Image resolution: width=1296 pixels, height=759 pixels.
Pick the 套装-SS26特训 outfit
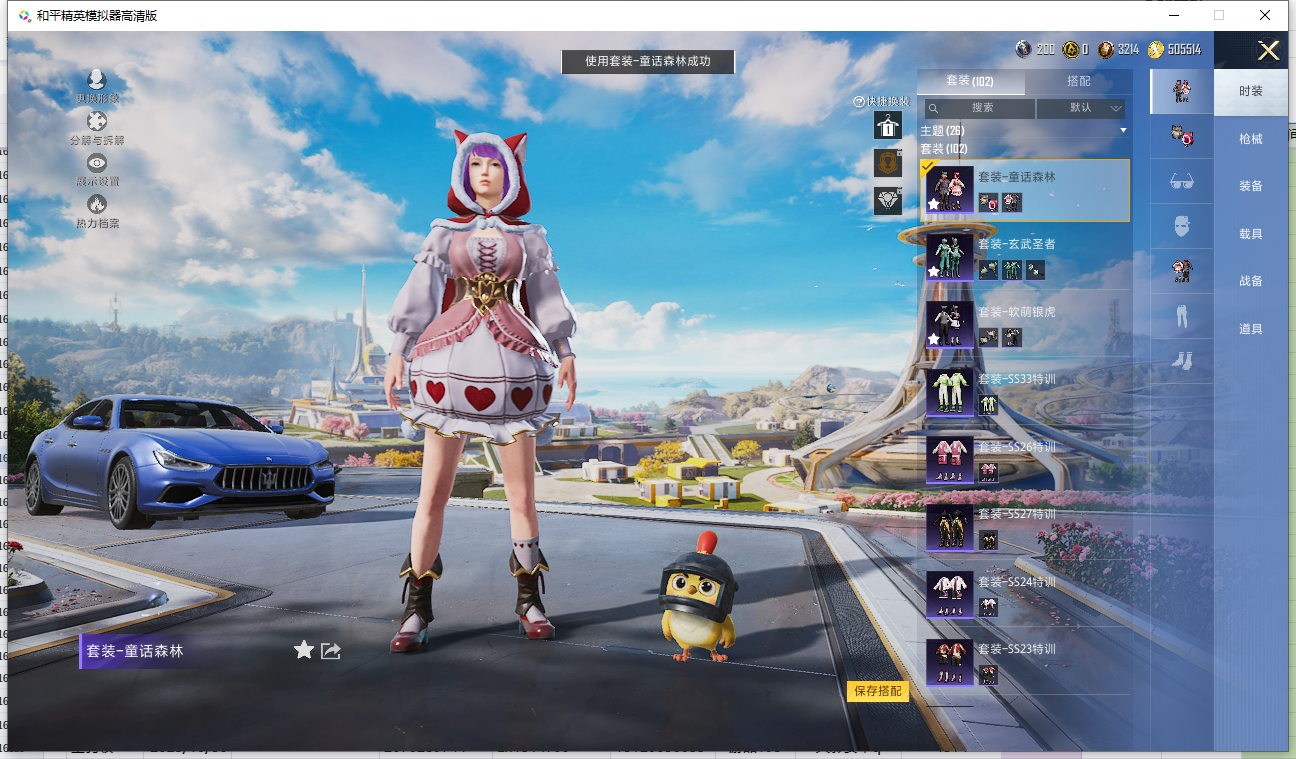click(x=1024, y=459)
